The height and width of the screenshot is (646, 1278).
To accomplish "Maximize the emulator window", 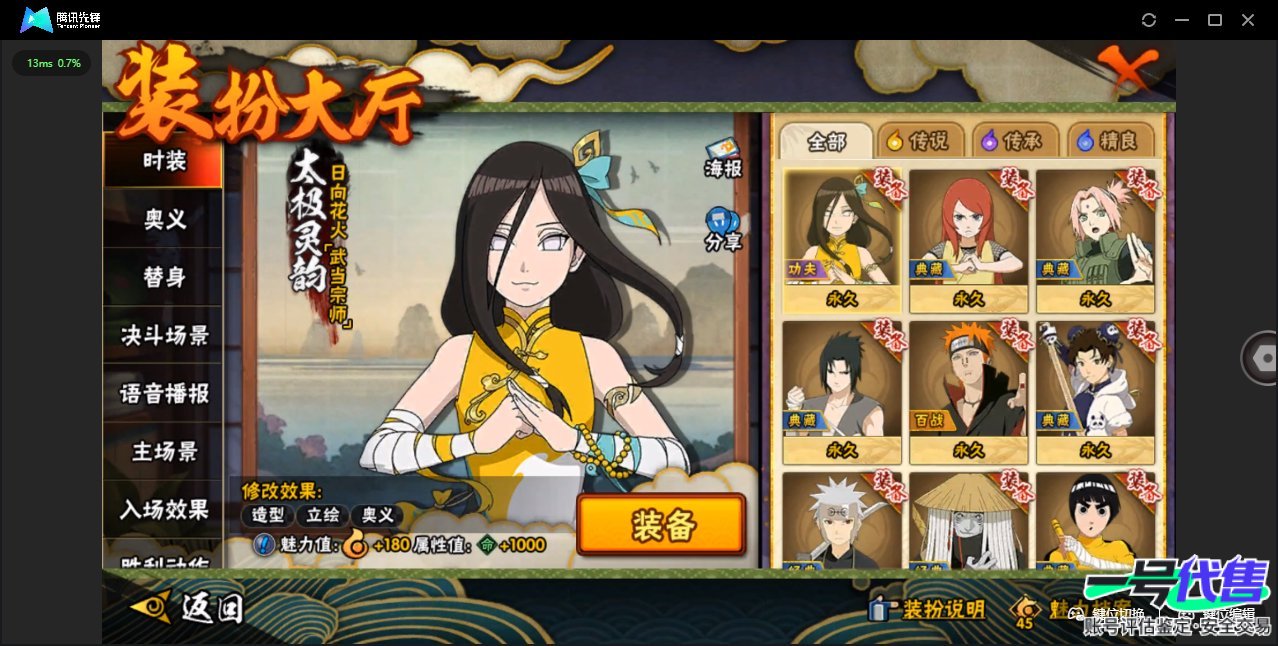I will pyautogui.click(x=1215, y=20).
